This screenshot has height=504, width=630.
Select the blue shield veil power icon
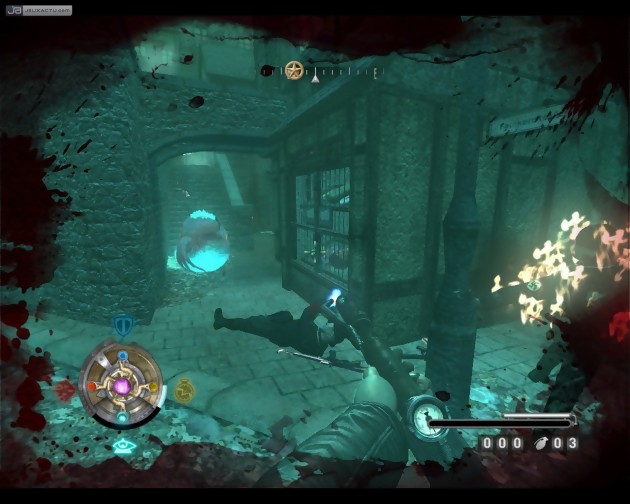122,325
